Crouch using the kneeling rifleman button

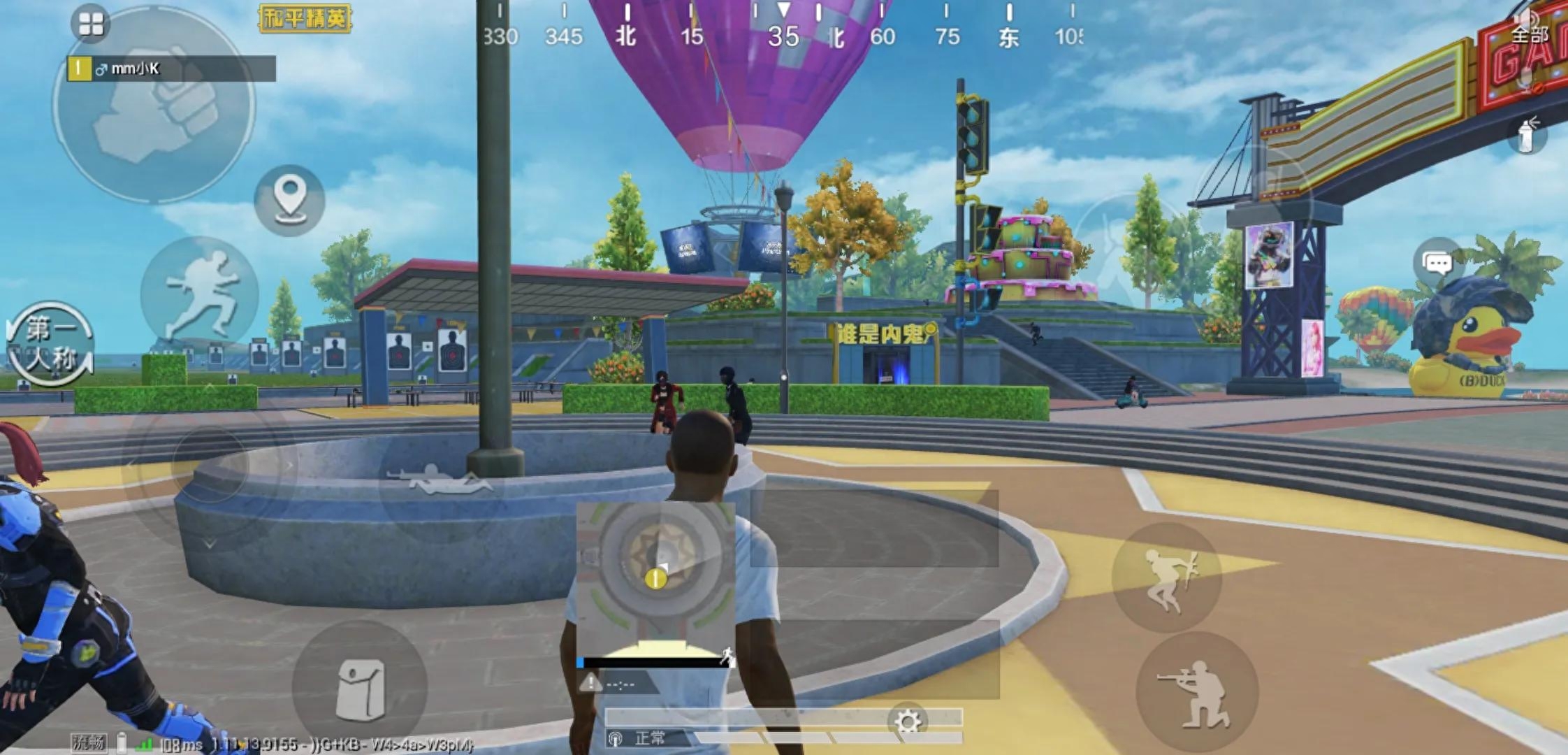pyautogui.click(x=1196, y=691)
